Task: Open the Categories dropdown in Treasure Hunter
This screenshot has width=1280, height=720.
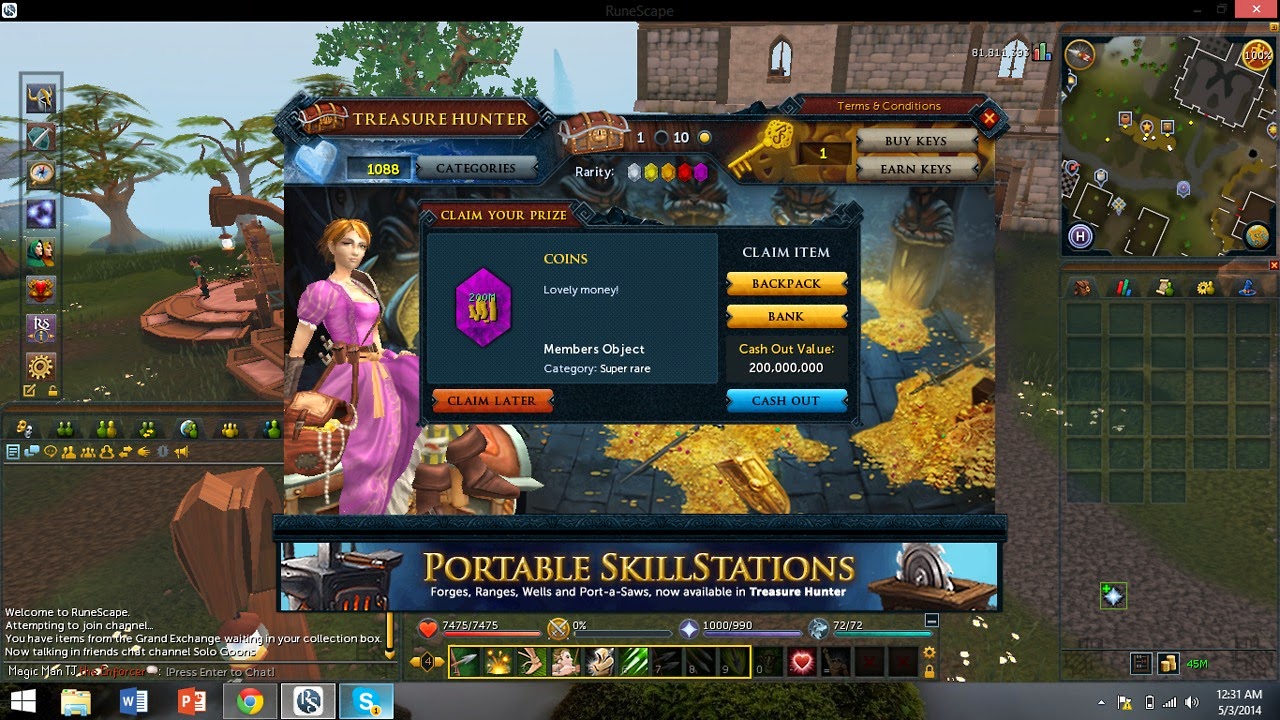Action: 477,168
